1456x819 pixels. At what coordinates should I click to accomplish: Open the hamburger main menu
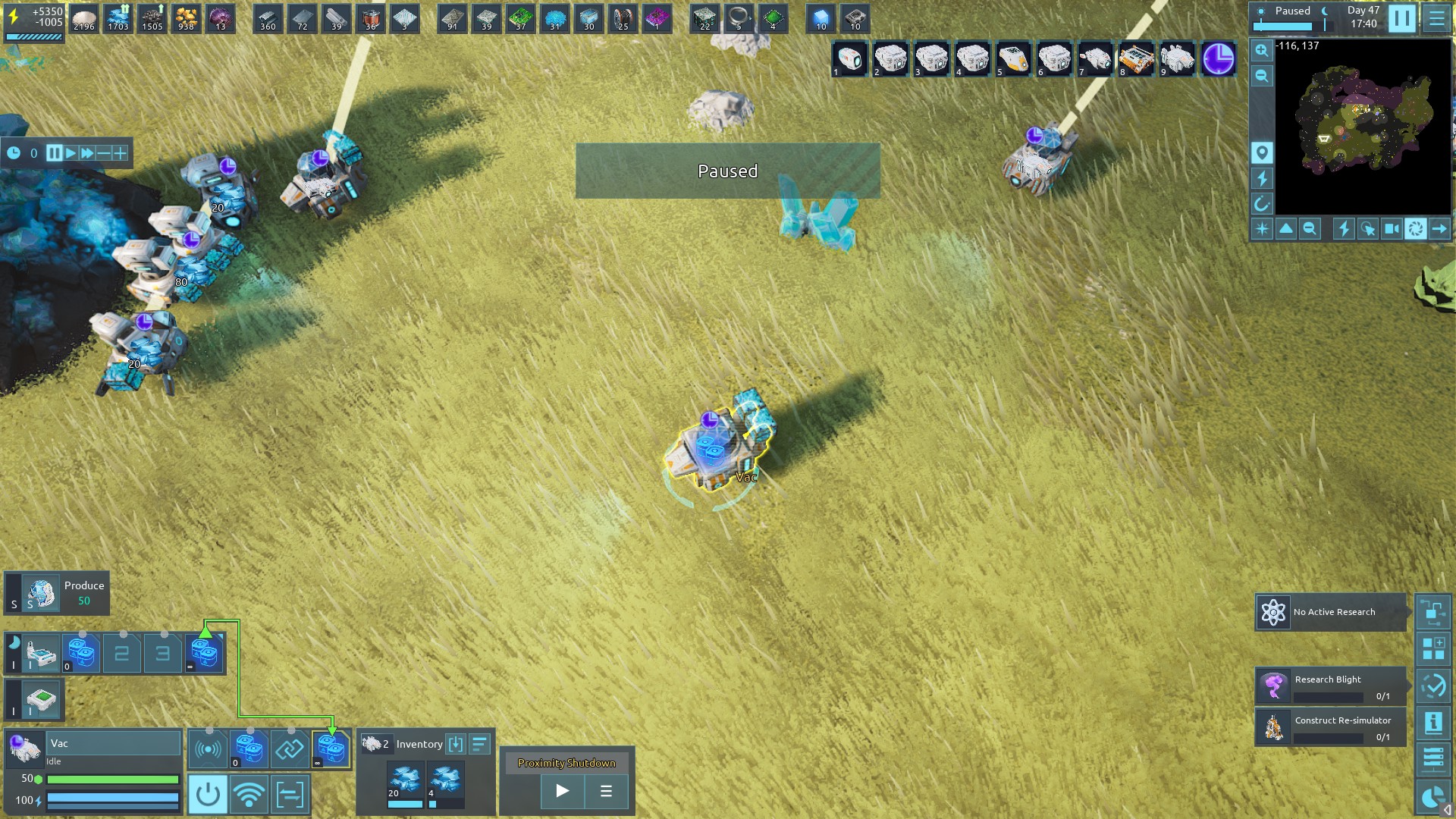1436,18
